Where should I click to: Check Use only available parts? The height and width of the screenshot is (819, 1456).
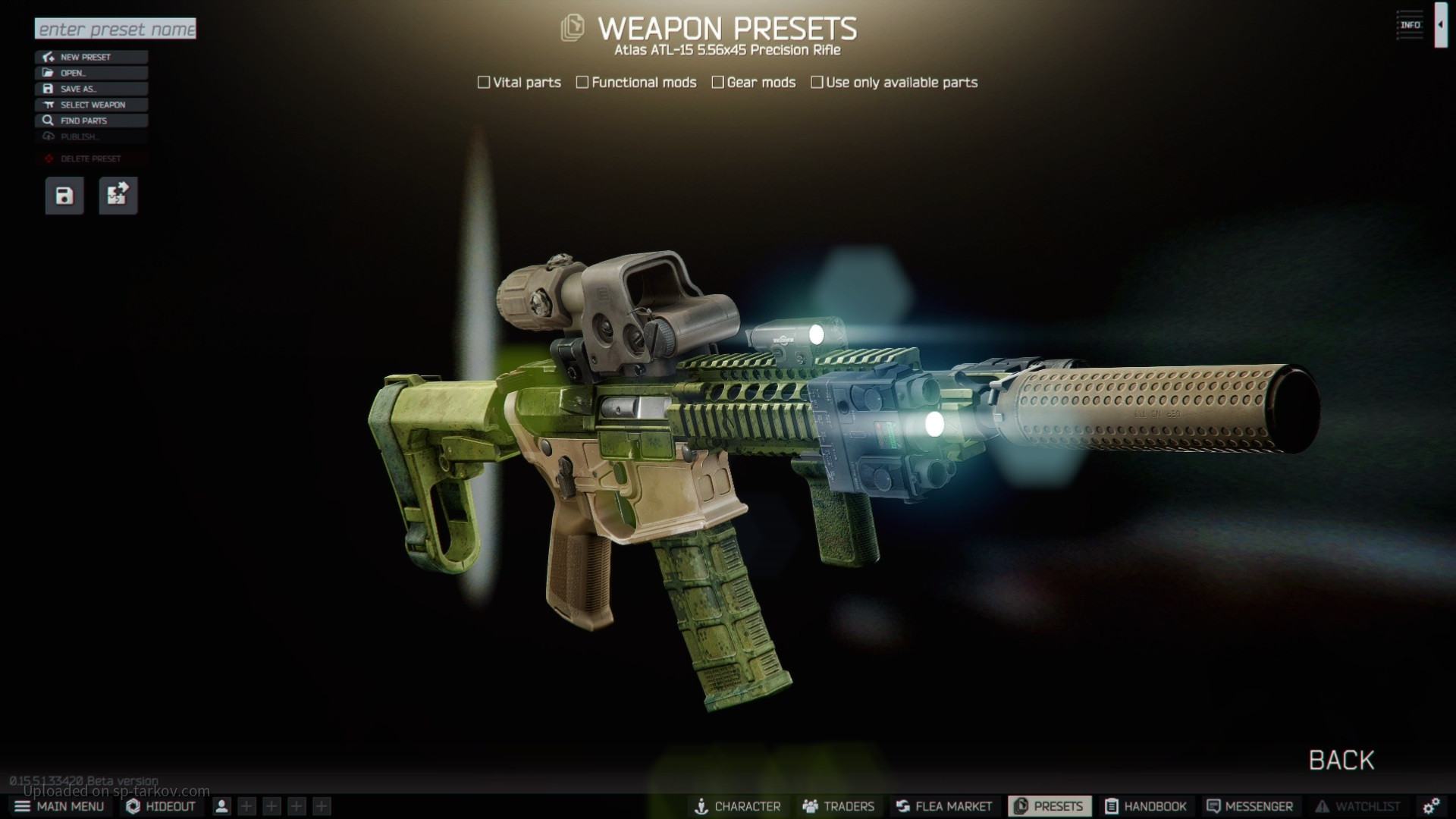coord(817,82)
